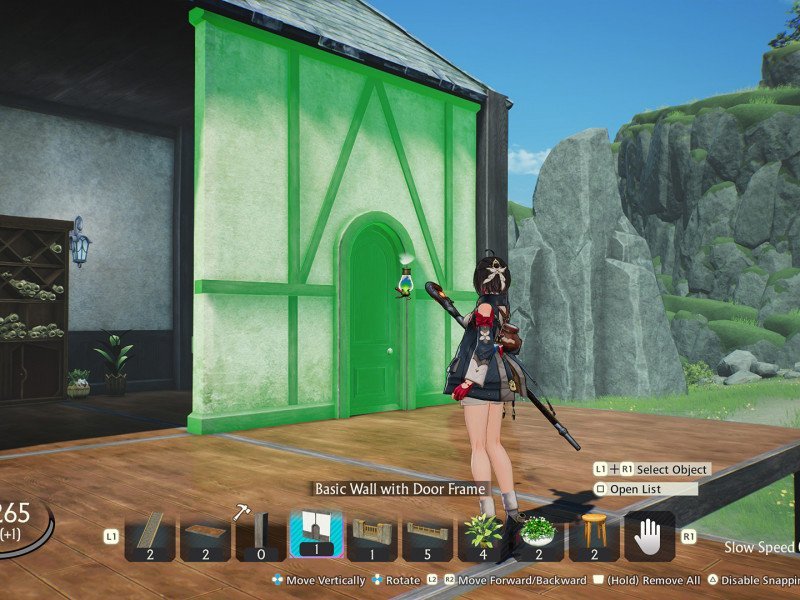Pick the Basic Wall with Door Frame slot
The height and width of the screenshot is (600, 800).
tap(316, 536)
